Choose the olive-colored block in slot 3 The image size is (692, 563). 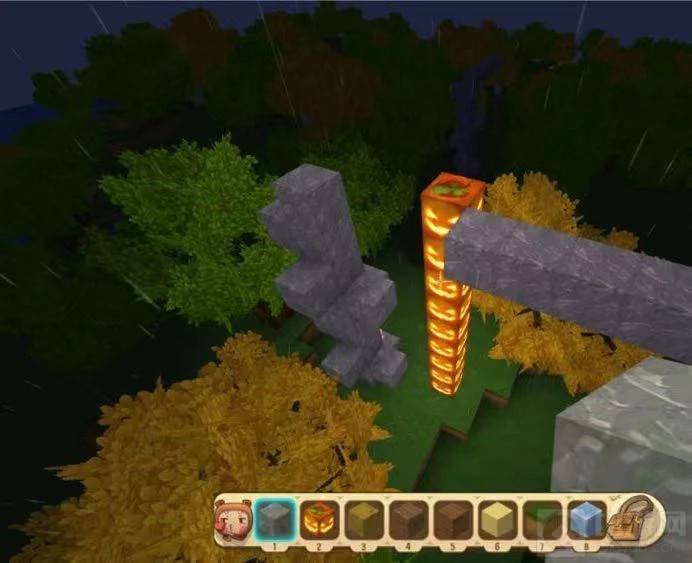363,520
